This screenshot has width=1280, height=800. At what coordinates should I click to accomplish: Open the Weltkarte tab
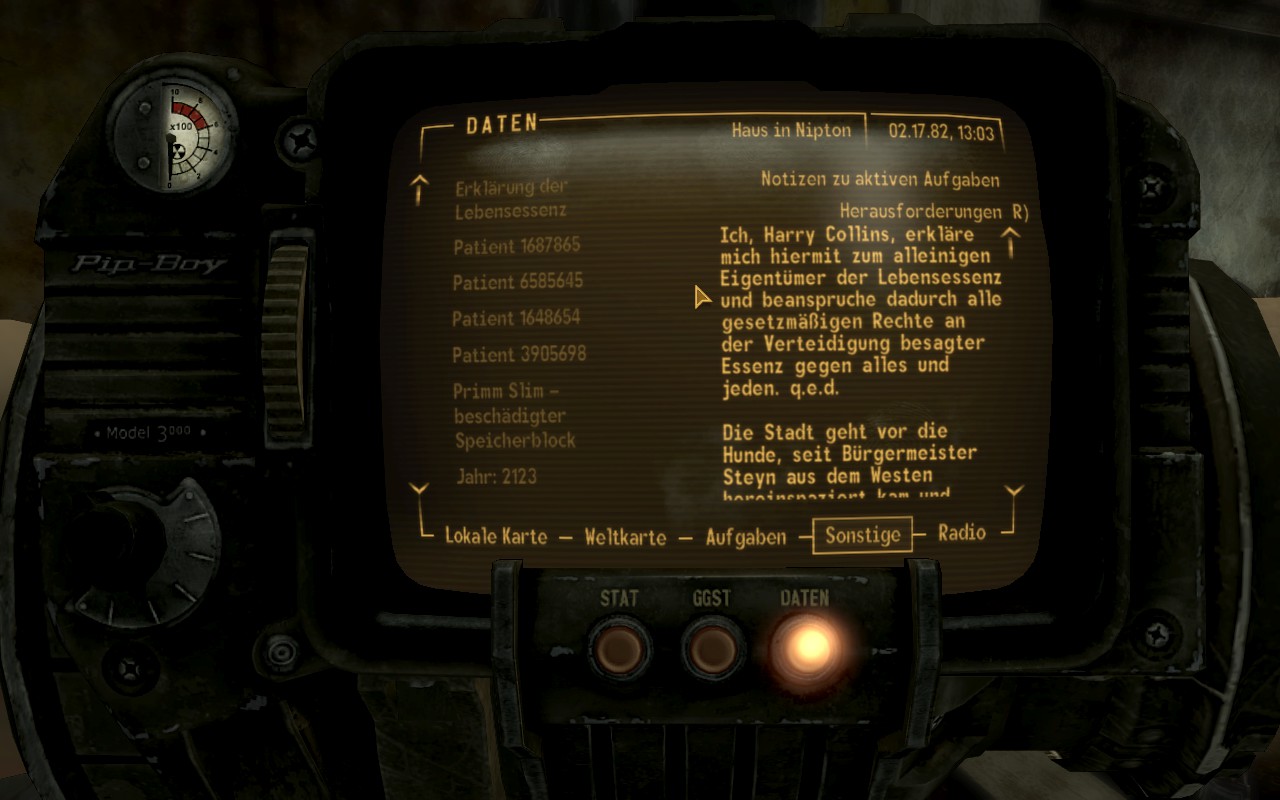[625, 537]
